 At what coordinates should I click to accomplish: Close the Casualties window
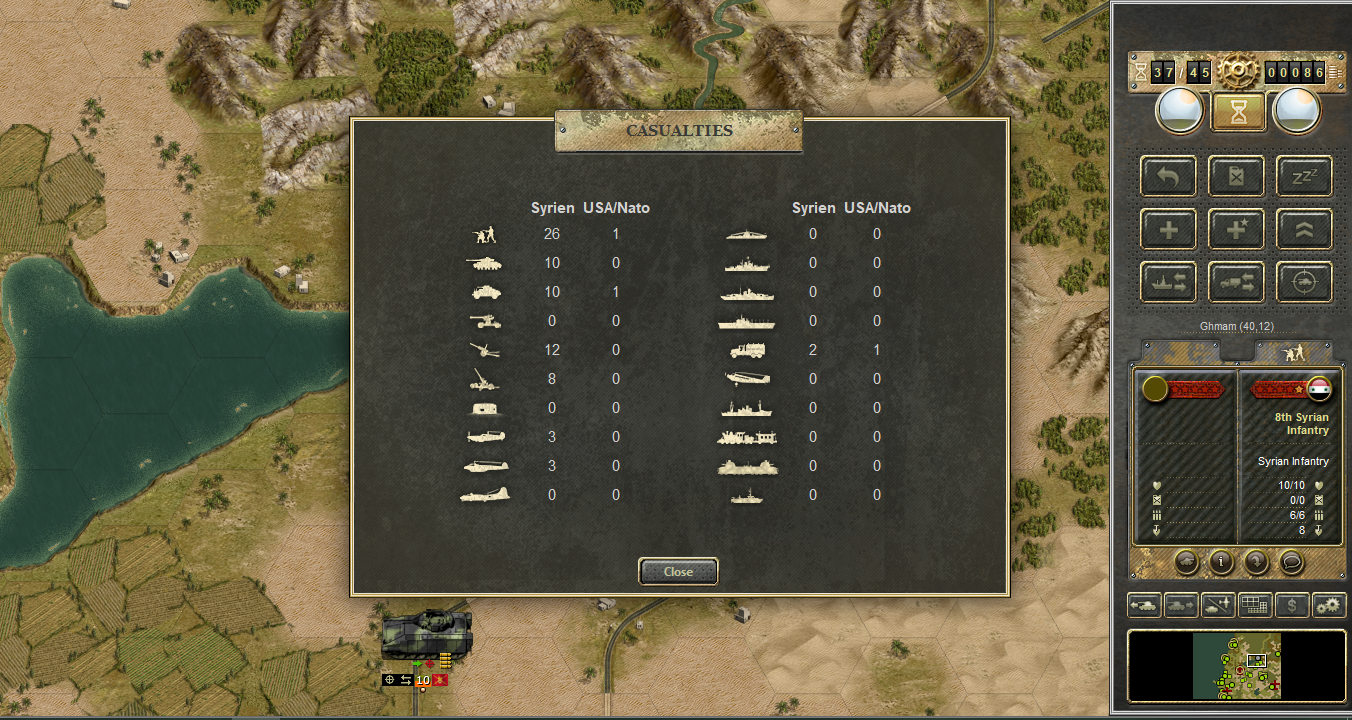point(678,571)
